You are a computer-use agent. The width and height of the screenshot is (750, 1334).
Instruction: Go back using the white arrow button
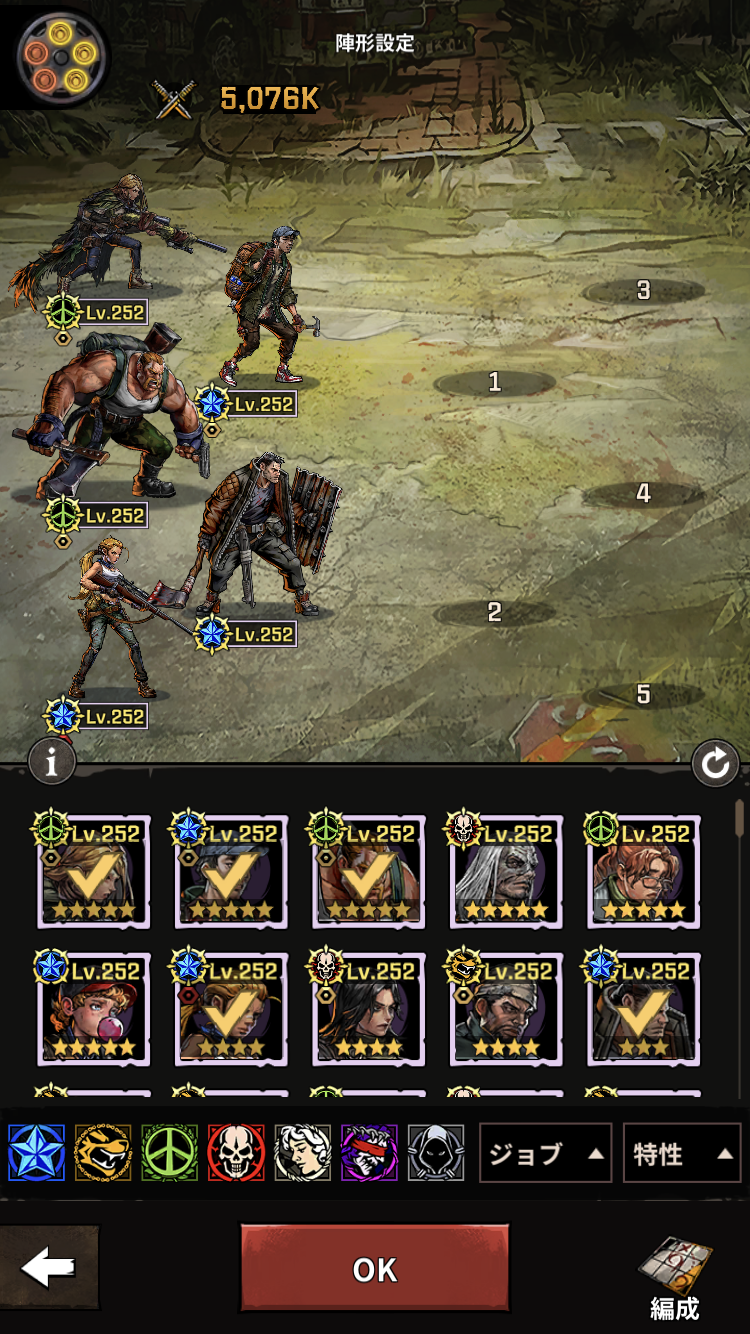coord(49,1268)
